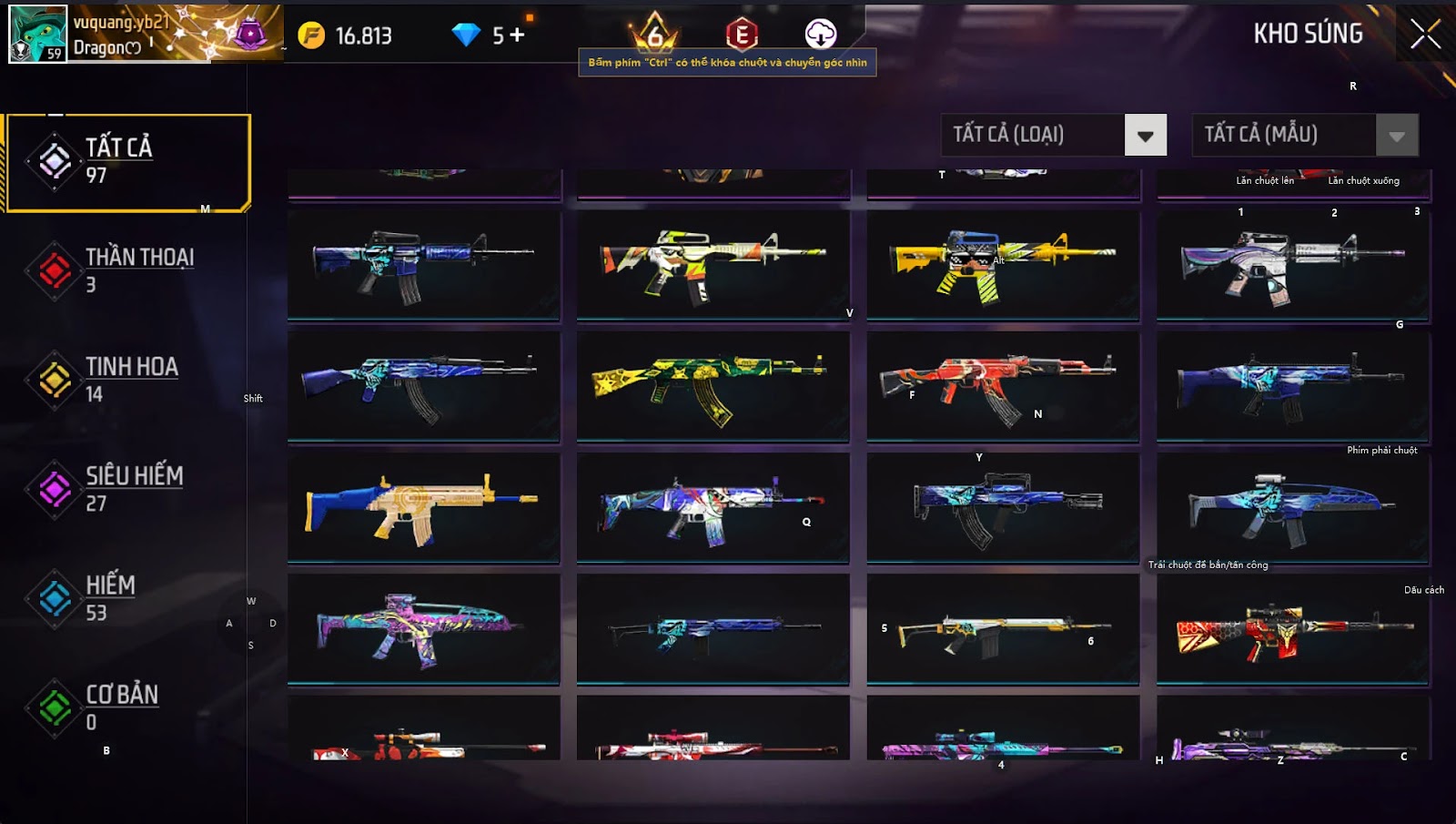Screen dimensions: 1456x824
Task: Select the yellow-black M4A1 skin with white 'Alt' label
Action: 1003,265
